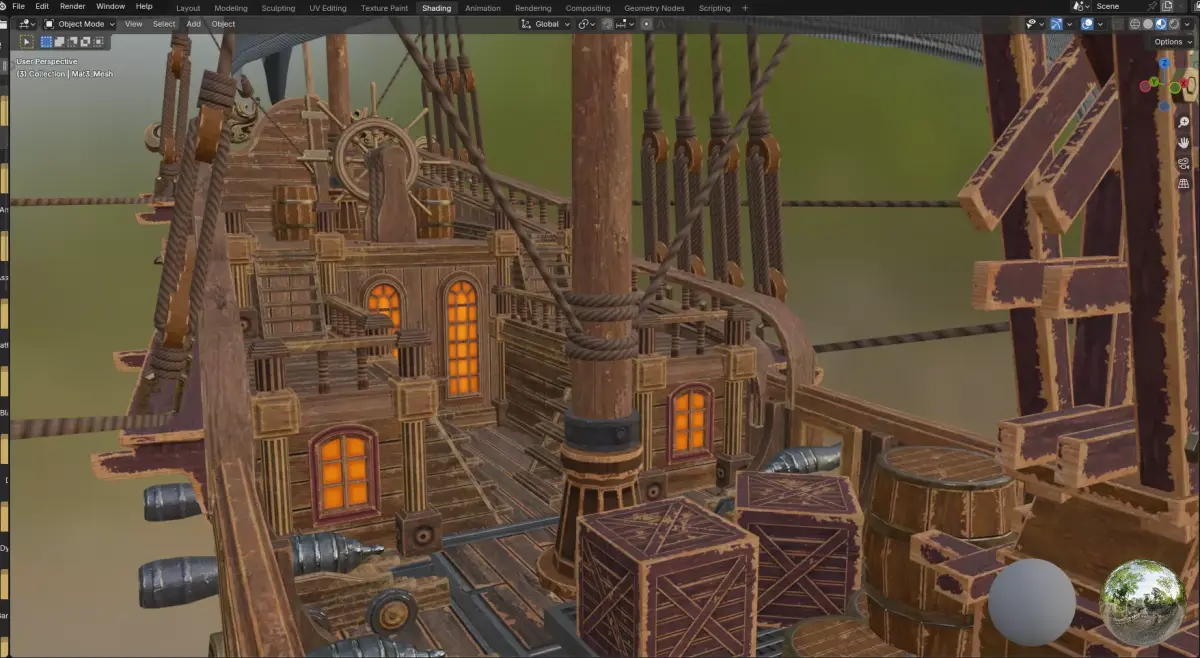This screenshot has width=1200, height=658.
Task: Toggle the camera view icon
Action: click(1183, 163)
